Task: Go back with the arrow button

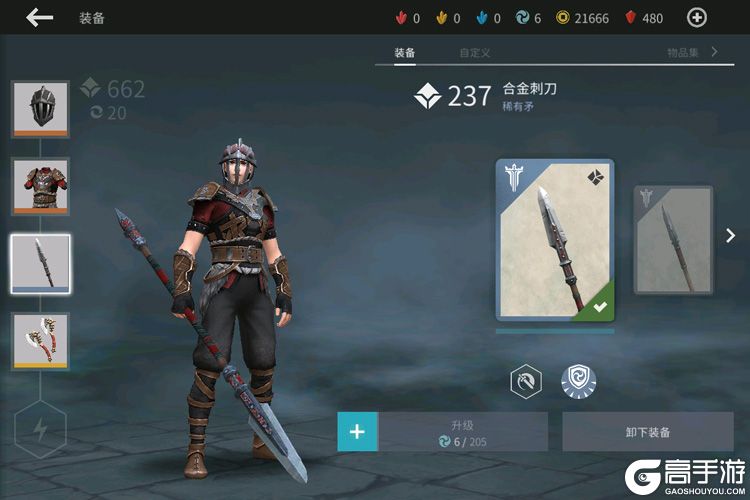Action: pos(40,17)
